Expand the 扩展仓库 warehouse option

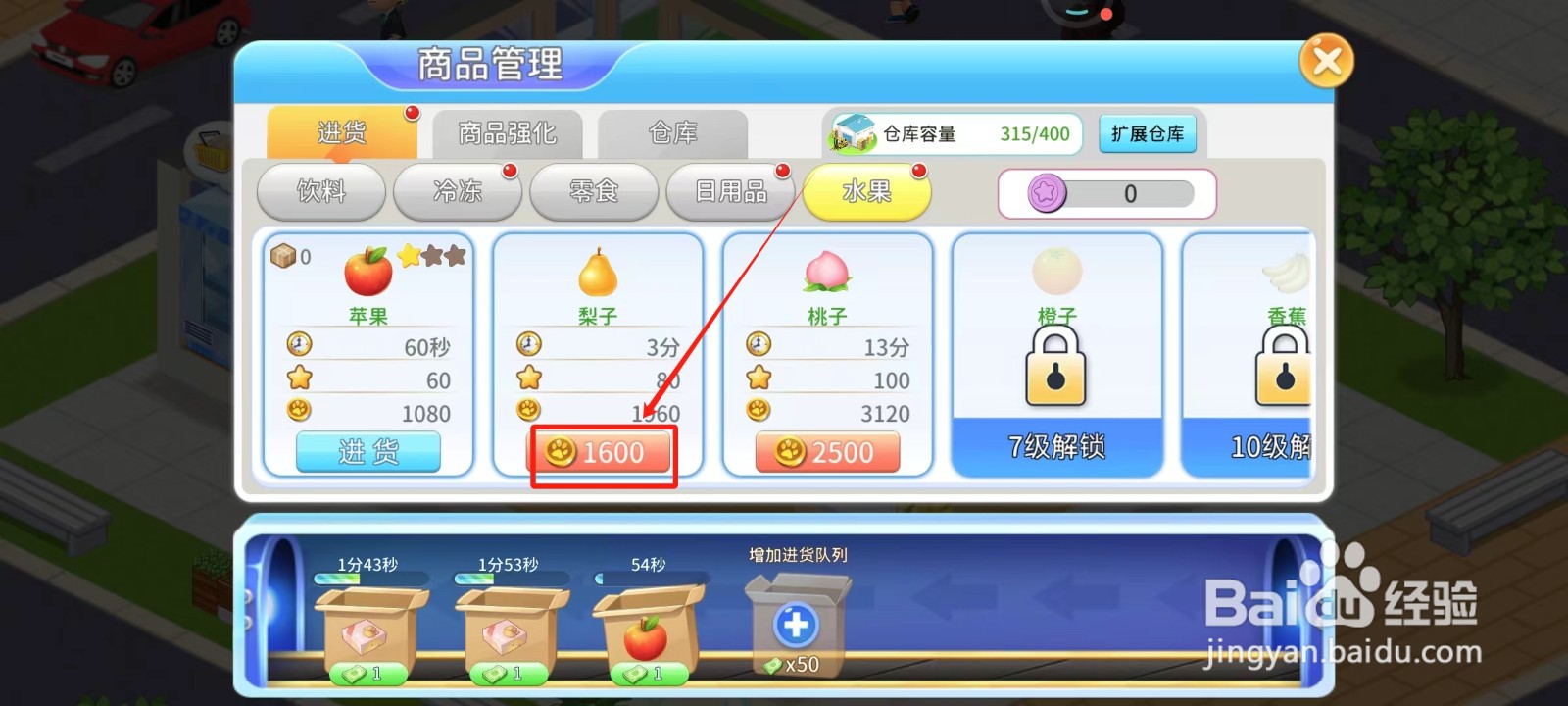coord(1149,134)
